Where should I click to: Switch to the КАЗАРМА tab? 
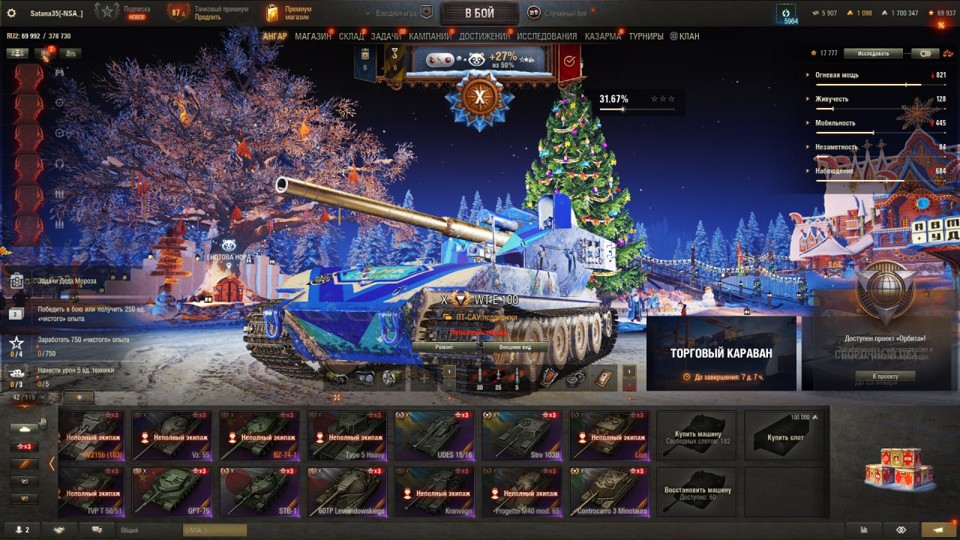(x=603, y=37)
